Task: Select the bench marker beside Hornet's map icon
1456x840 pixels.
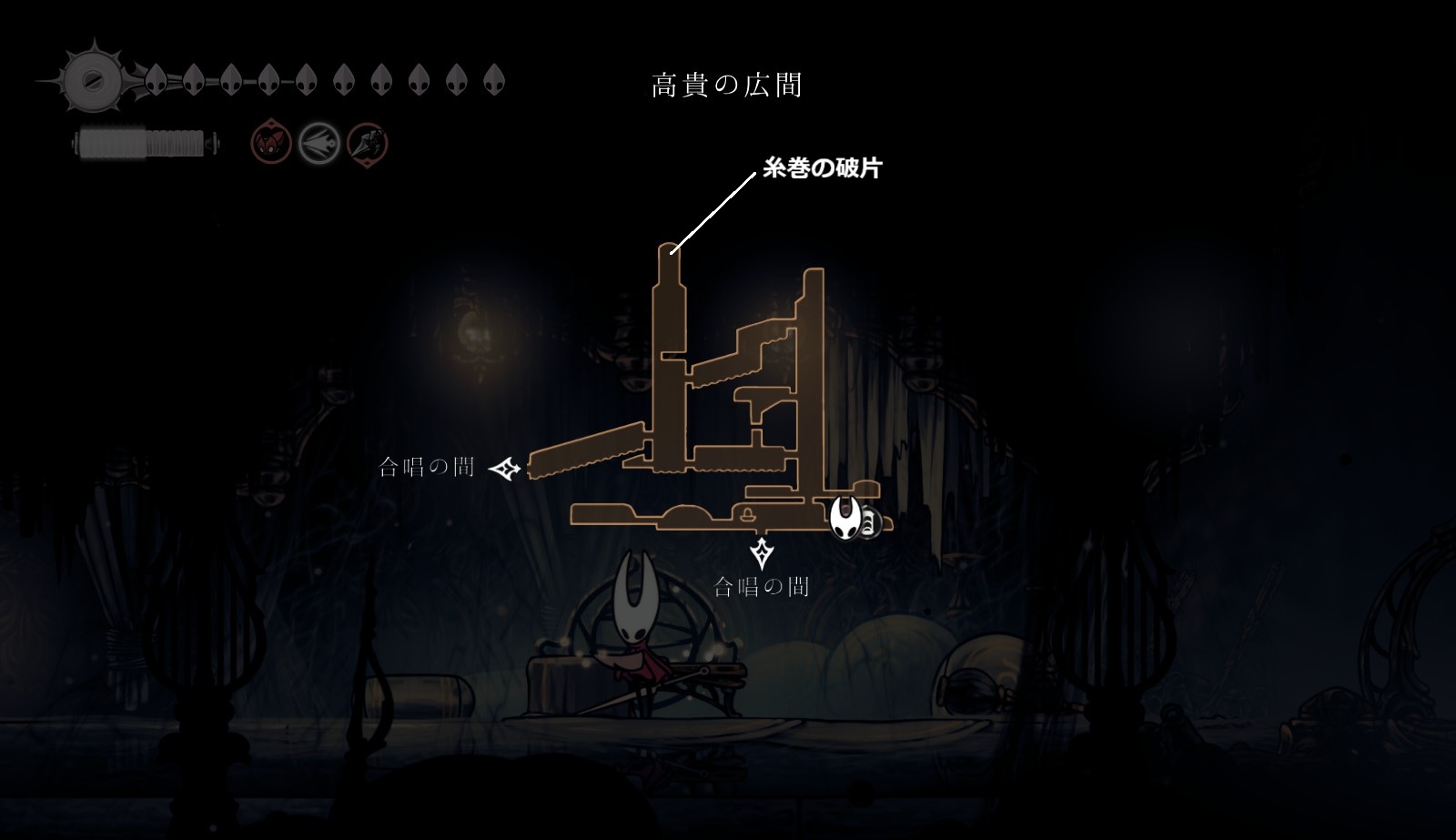Action: tap(867, 523)
